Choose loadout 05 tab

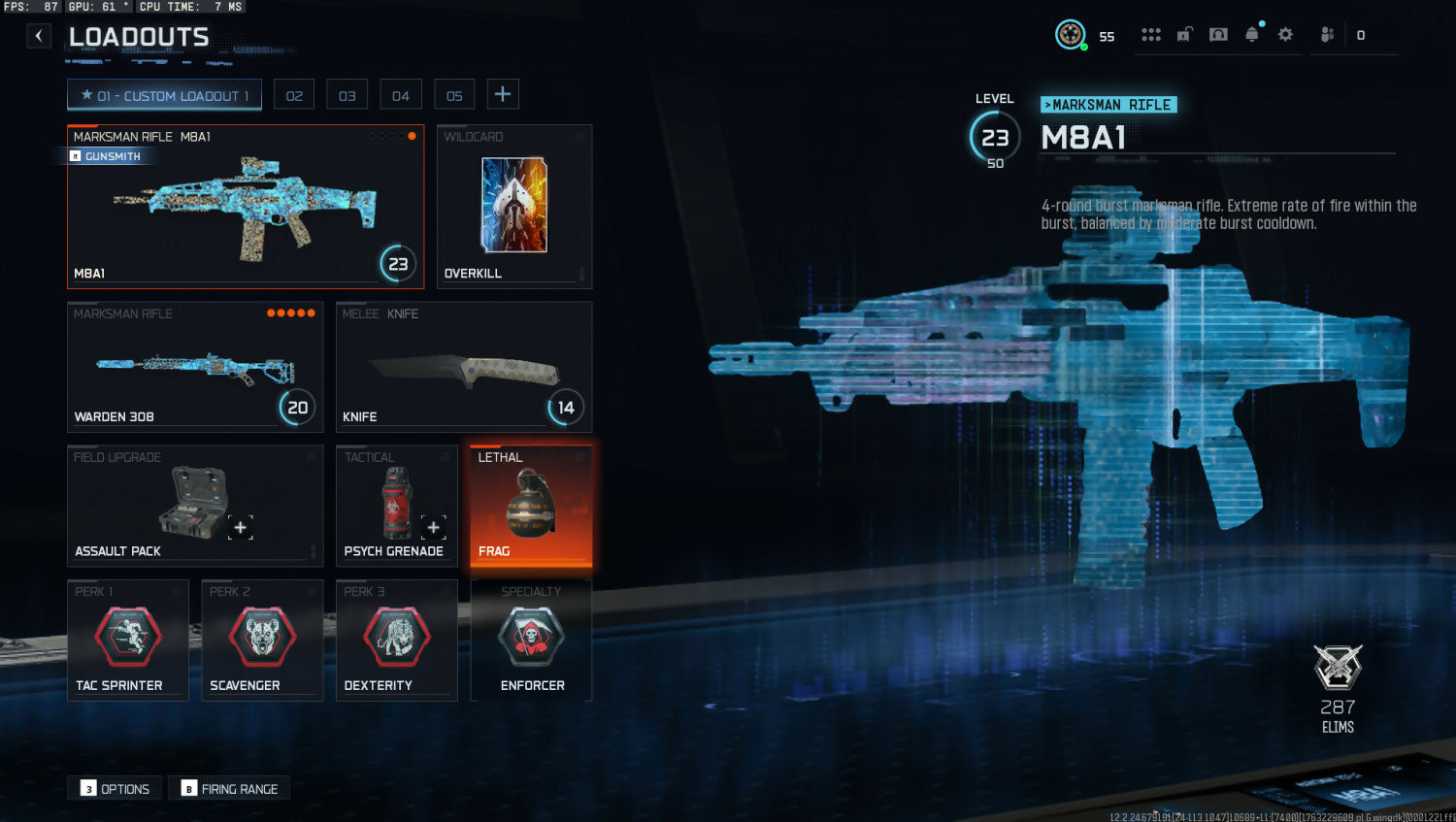[x=454, y=95]
